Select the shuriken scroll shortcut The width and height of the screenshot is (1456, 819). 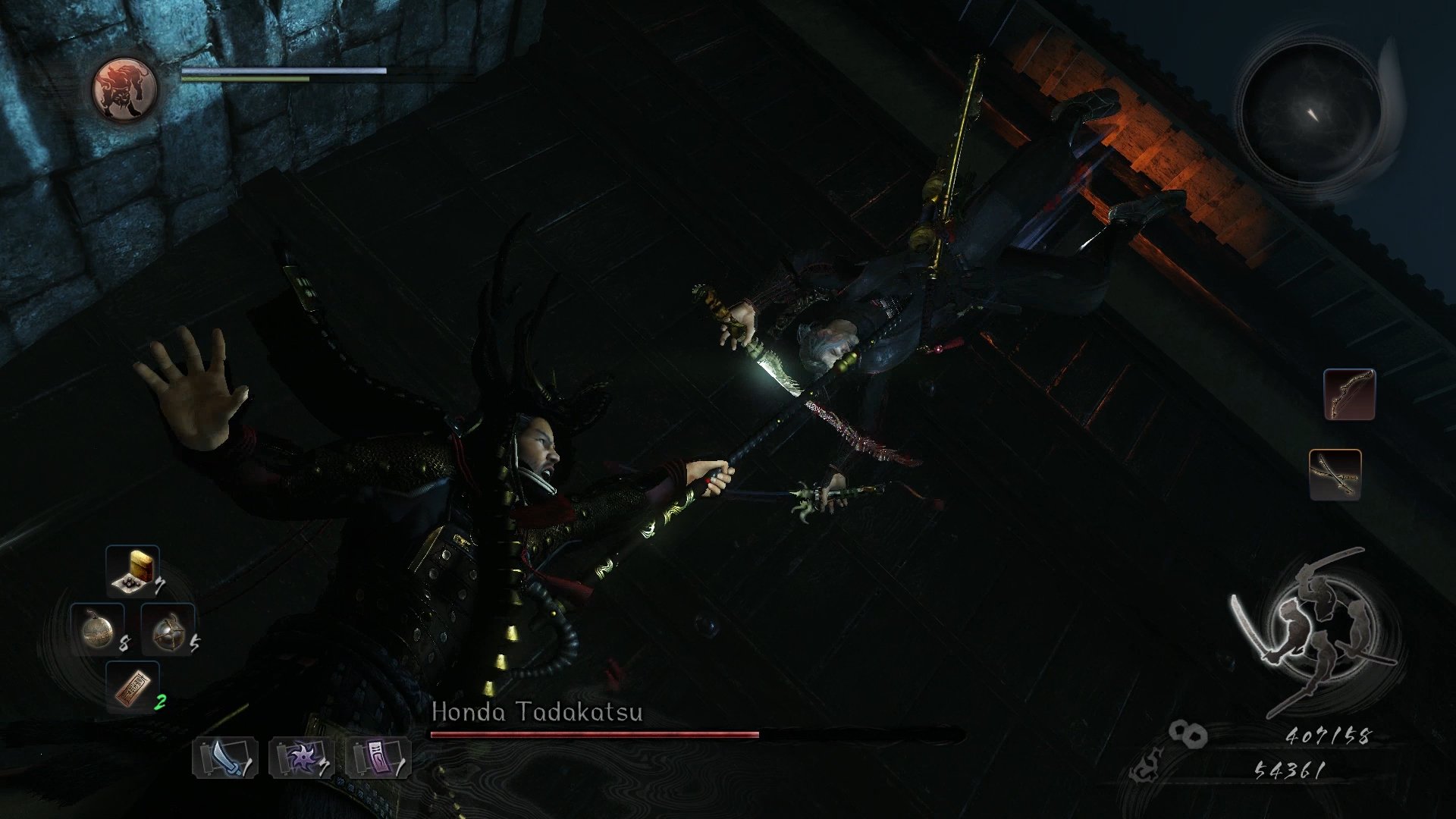click(x=302, y=758)
